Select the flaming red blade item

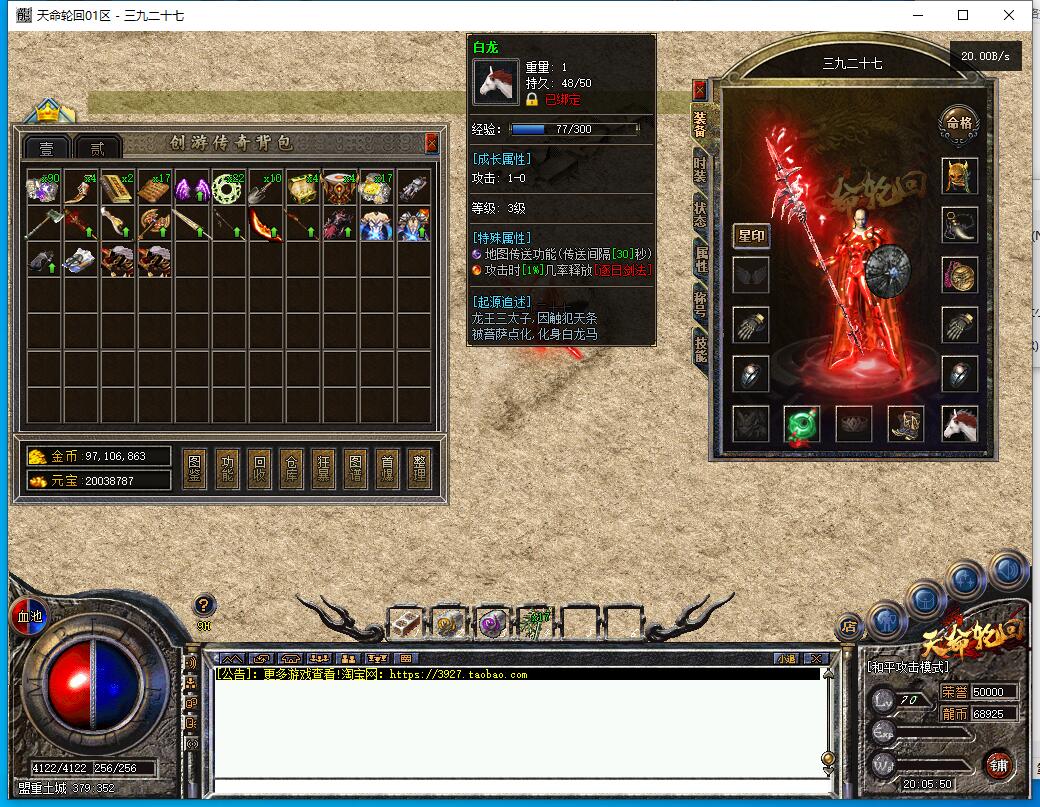point(265,224)
